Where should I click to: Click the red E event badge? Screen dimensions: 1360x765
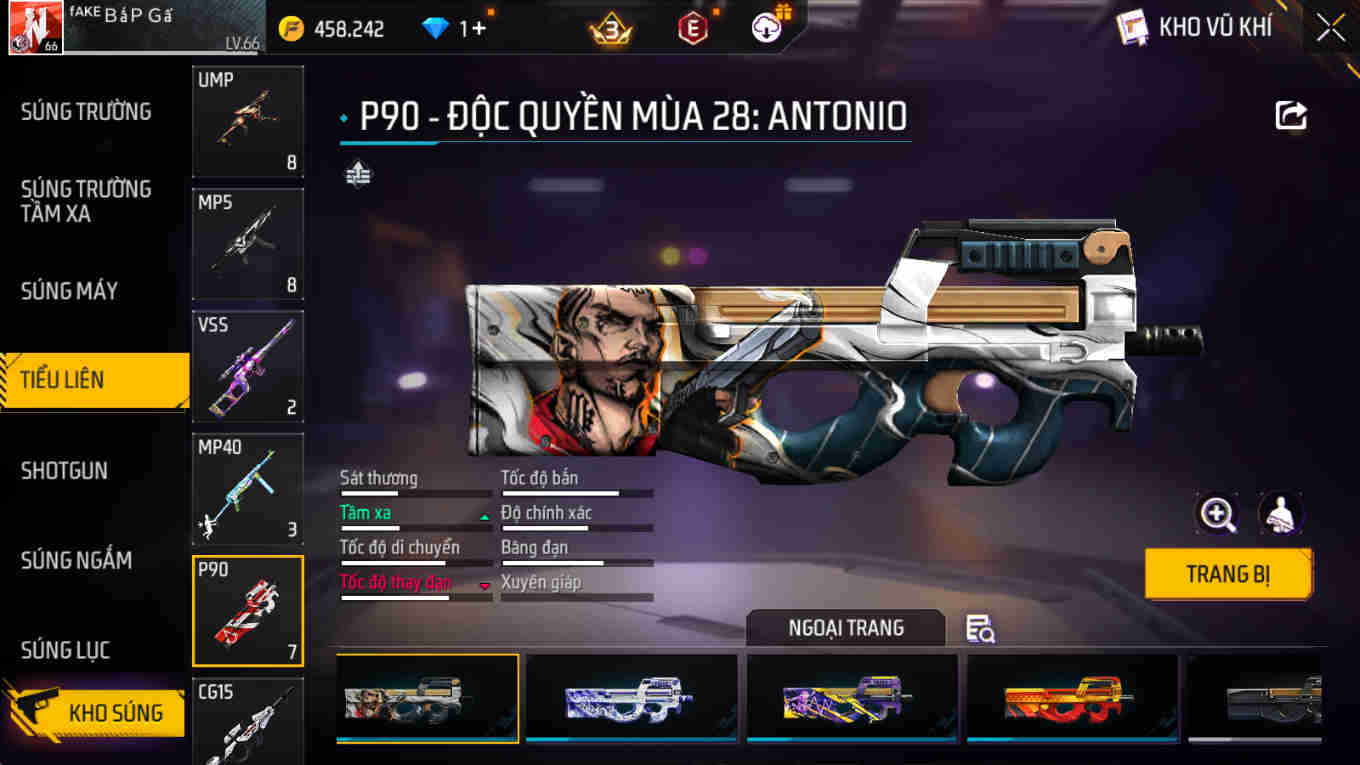click(693, 29)
